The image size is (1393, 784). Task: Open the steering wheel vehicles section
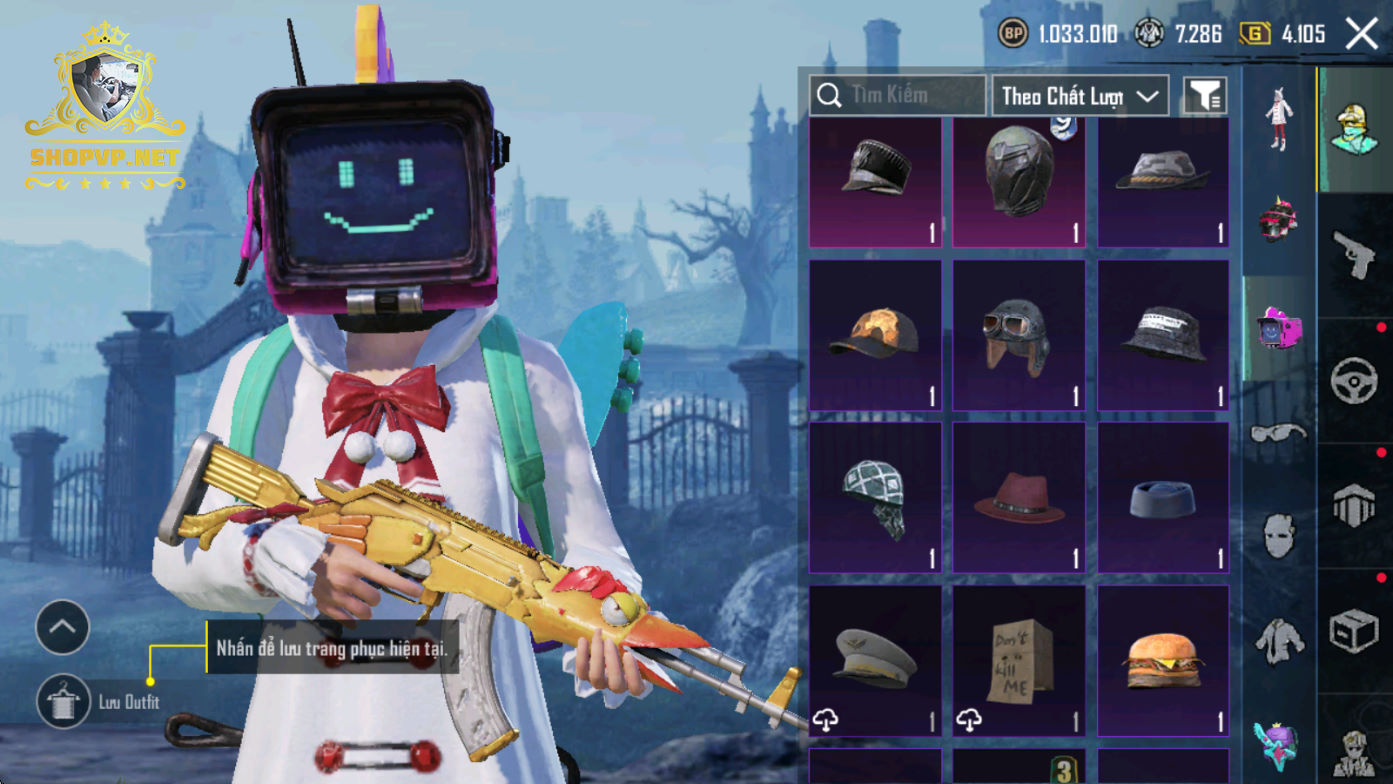1355,381
